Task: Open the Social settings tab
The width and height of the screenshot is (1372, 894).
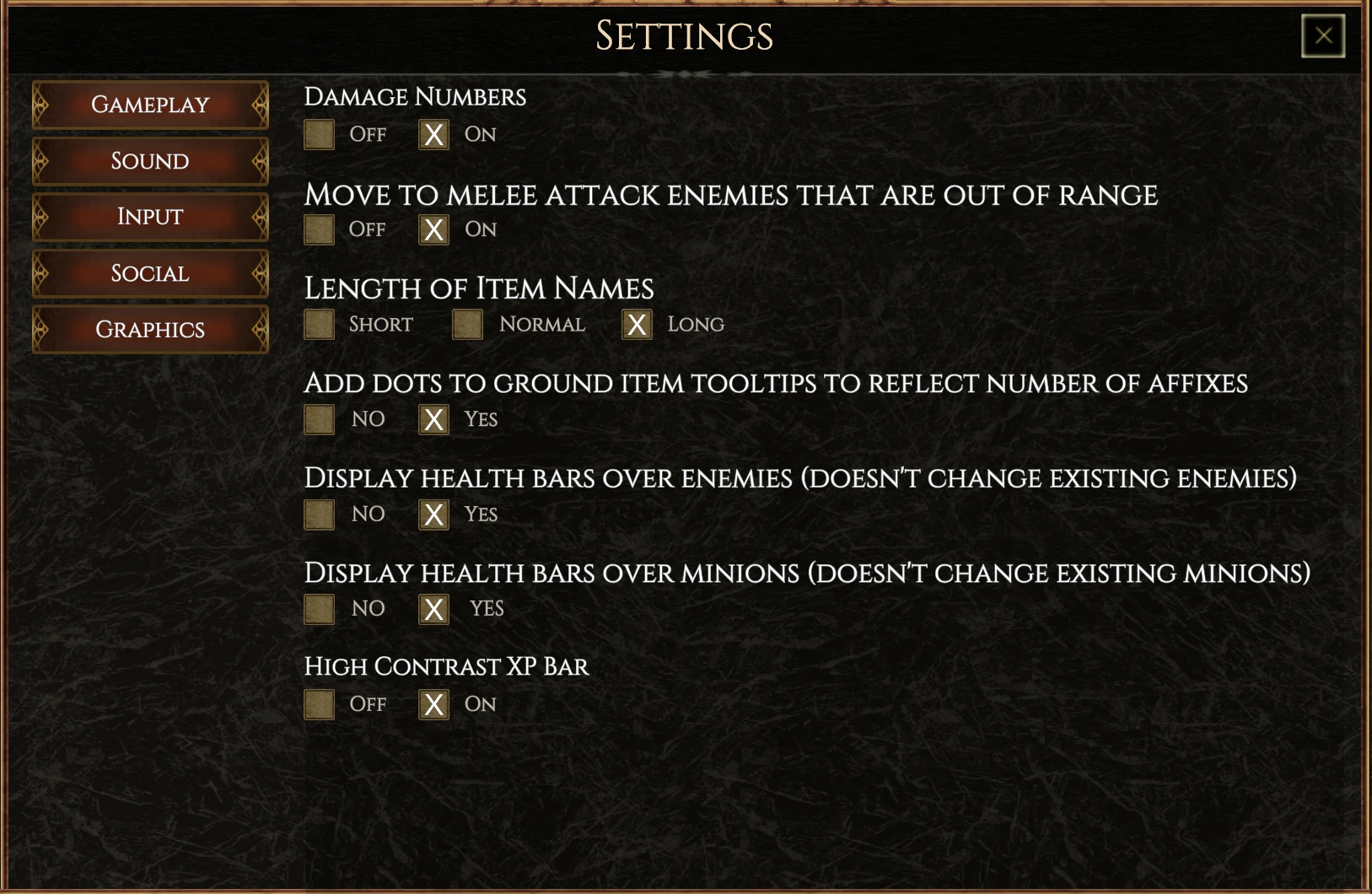Action: click(x=149, y=273)
